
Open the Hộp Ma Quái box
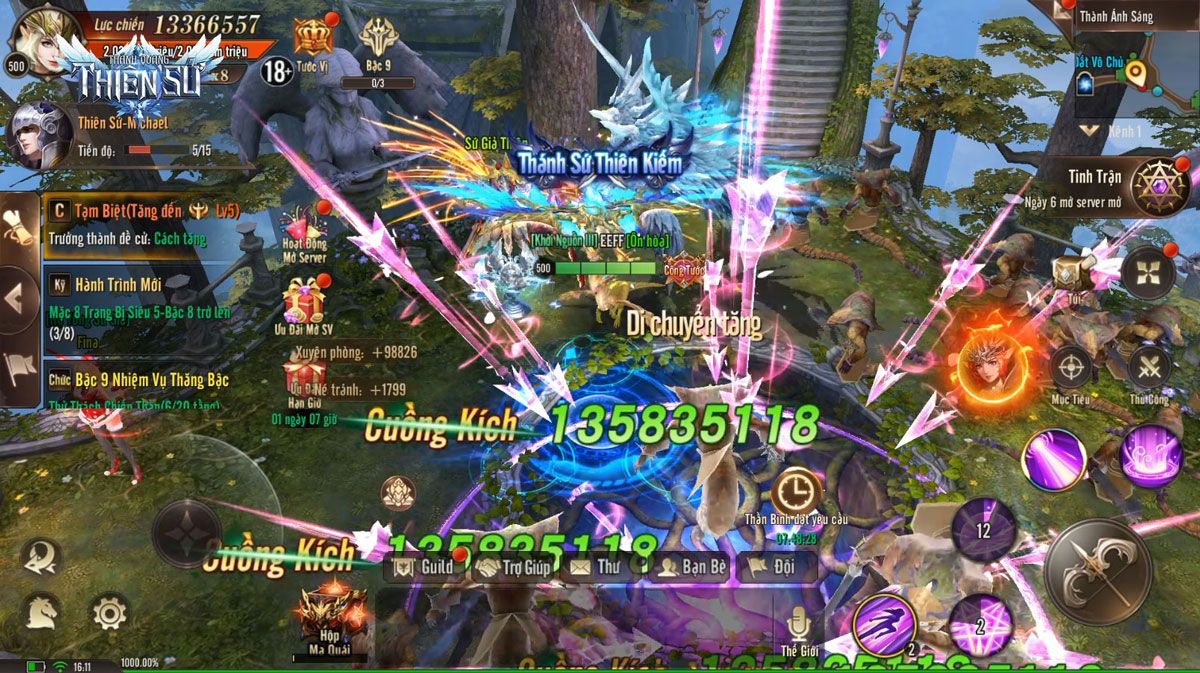tap(329, 612)
